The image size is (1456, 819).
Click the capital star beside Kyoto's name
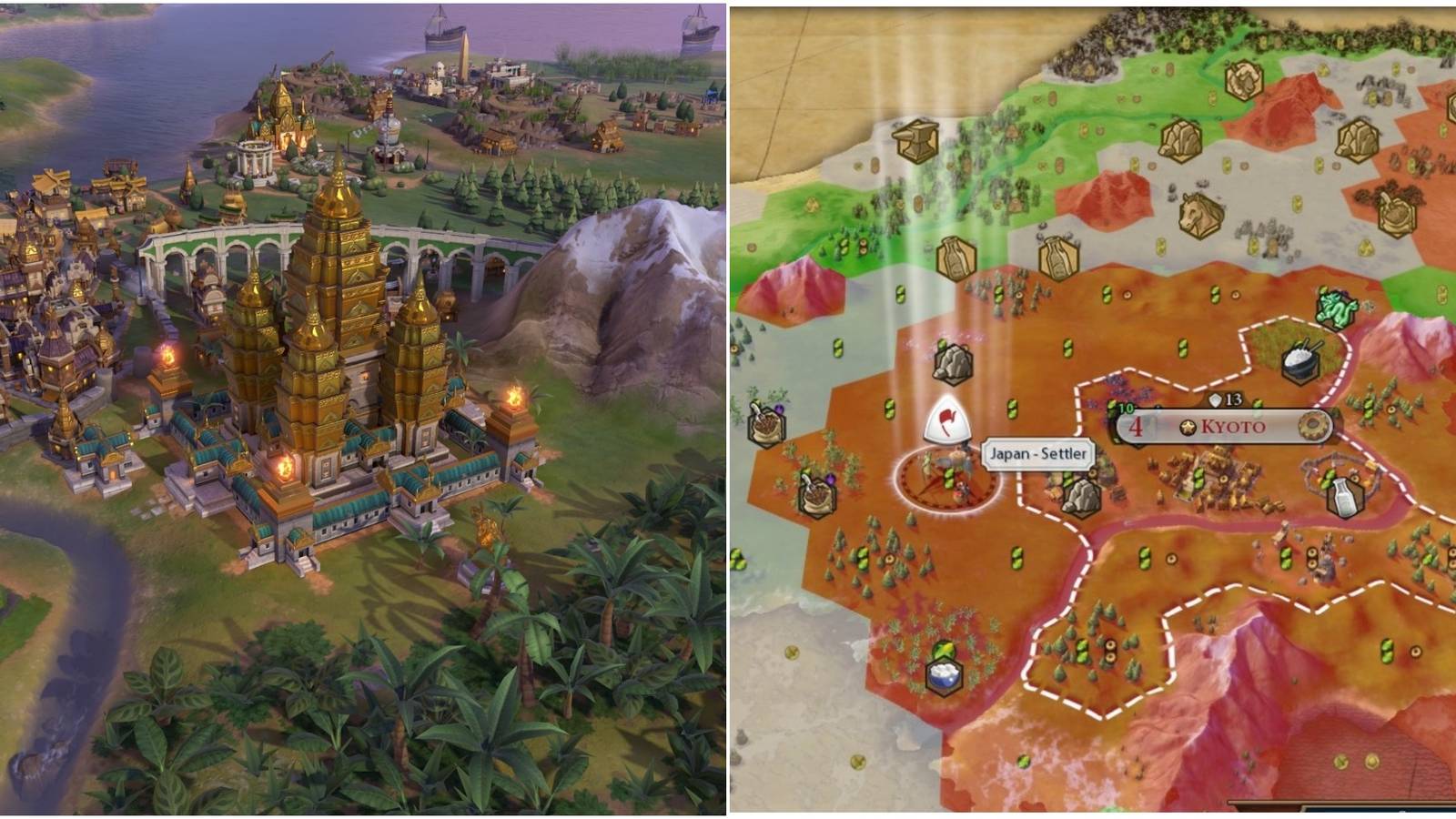click(x=1188, y=427)
